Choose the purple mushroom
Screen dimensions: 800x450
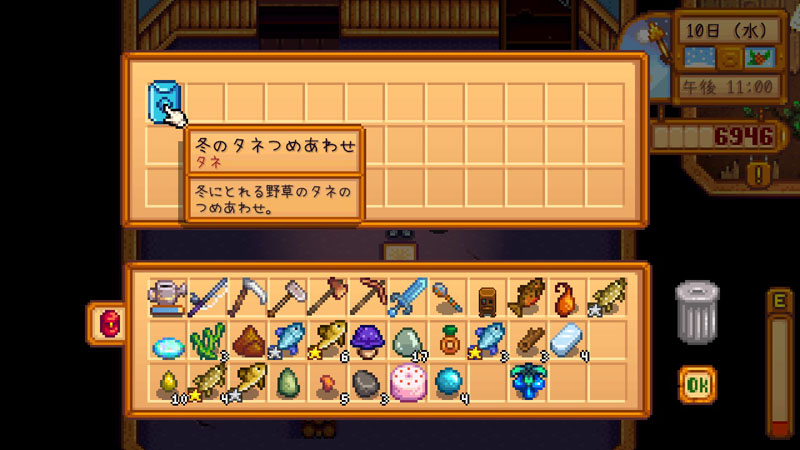click(366, 339)
